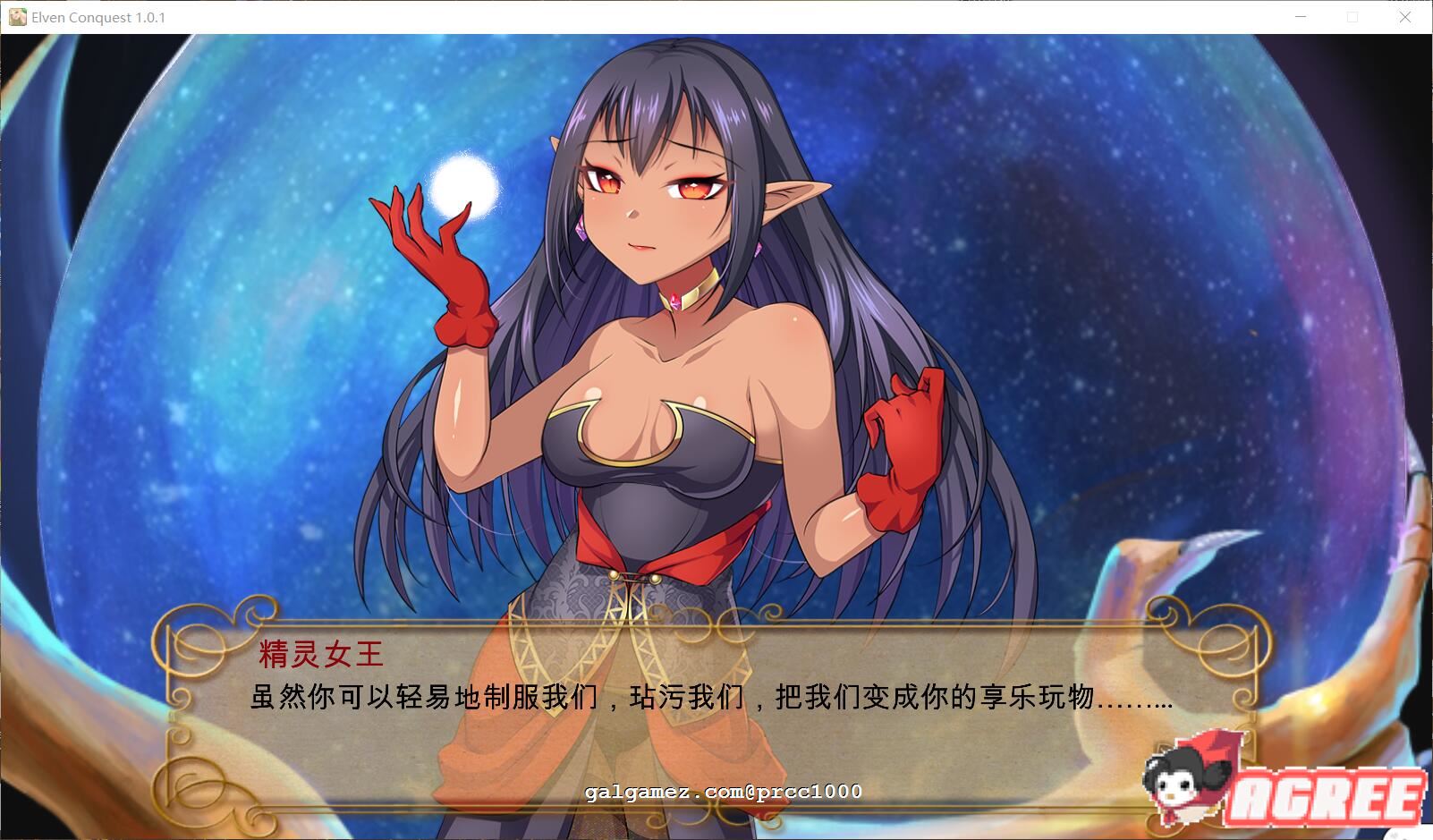Click the title bar of the game window

(626, 16)
